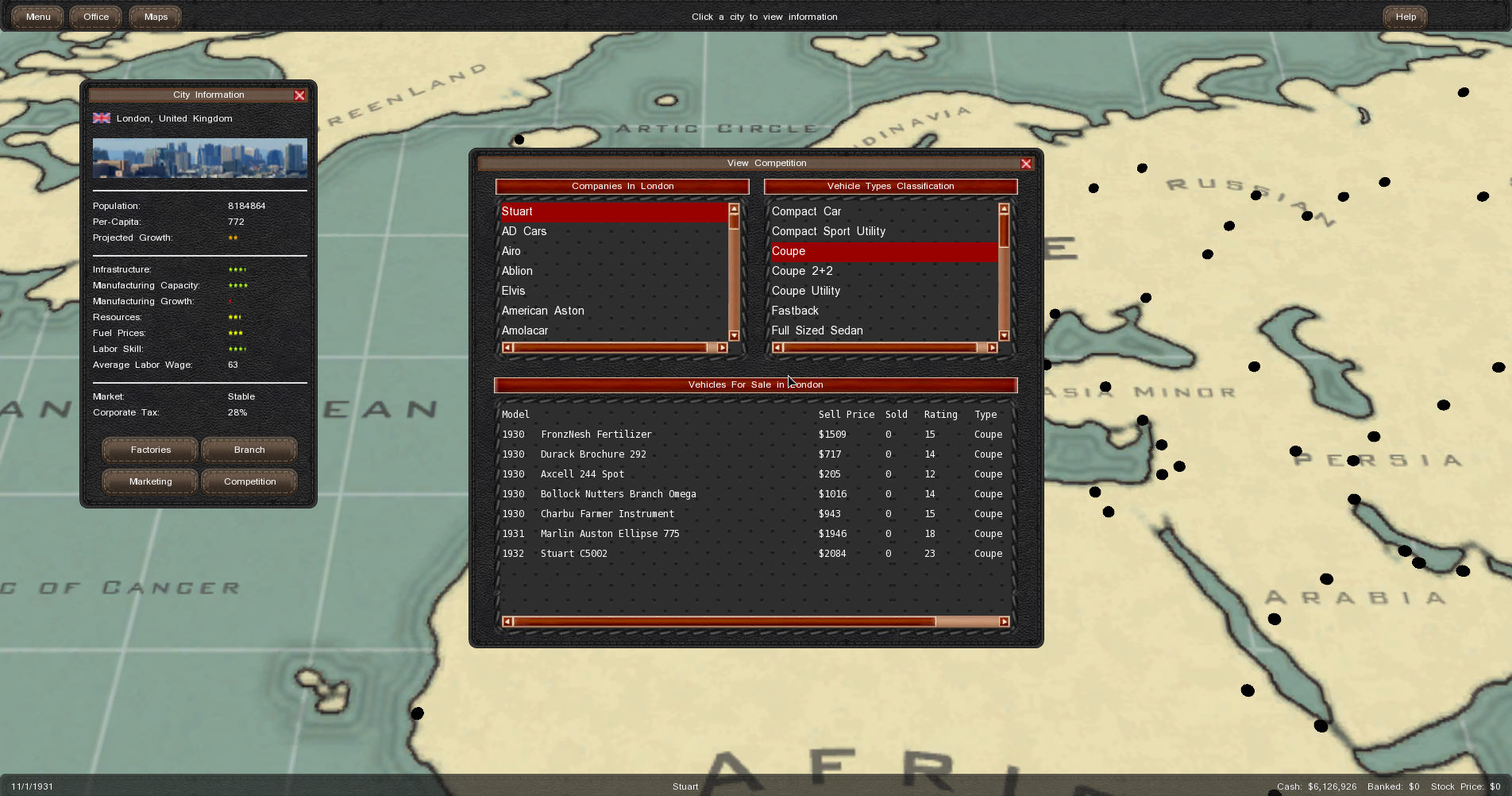Select Full Sized Sedan classification
Viewport: 1512px width, 796px height.
click(817, 330)
